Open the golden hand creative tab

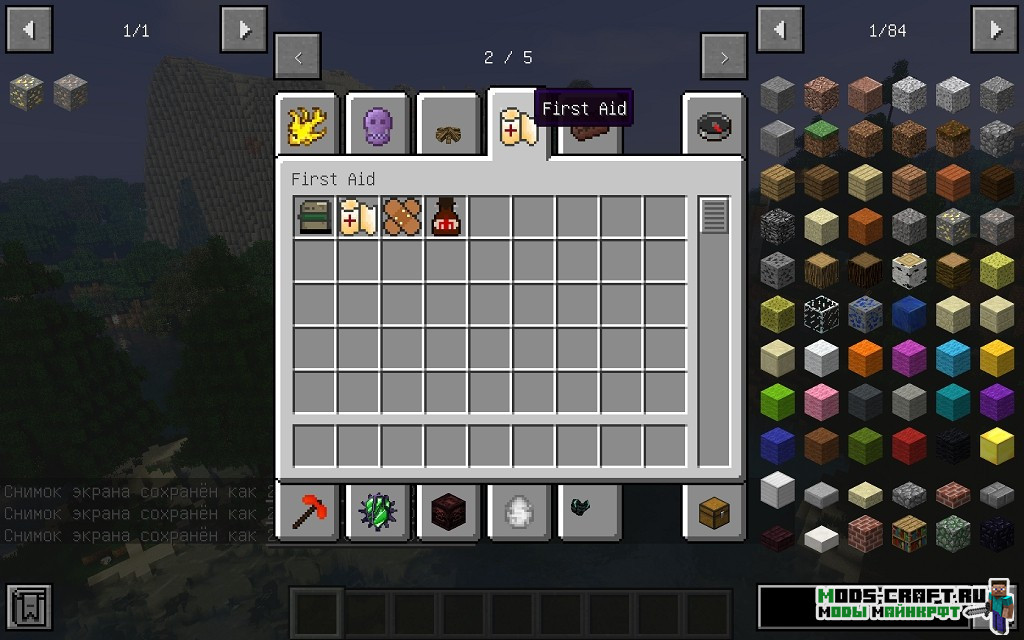tap(307, 126)
